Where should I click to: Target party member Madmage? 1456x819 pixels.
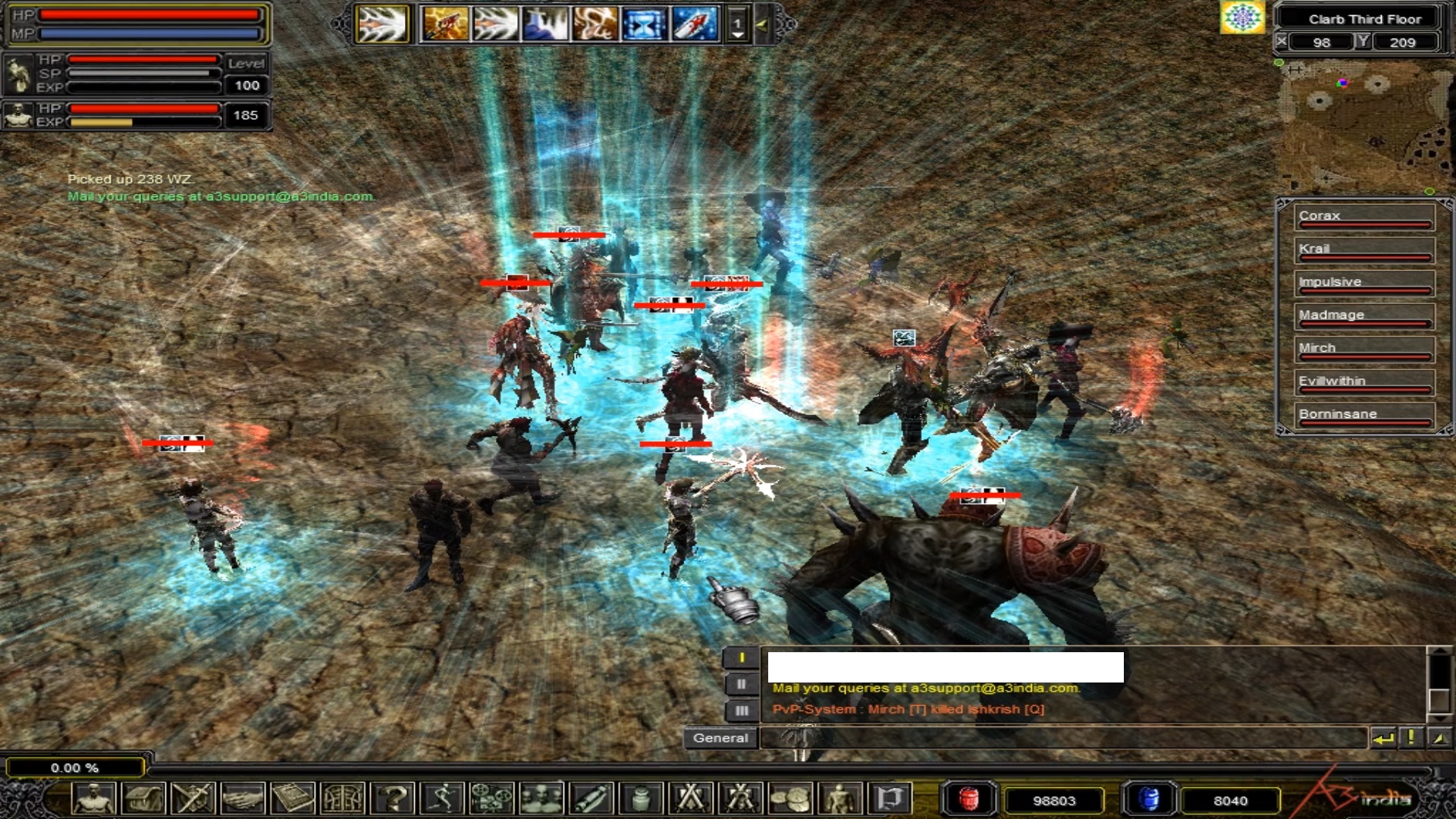tap(1363, 316)
